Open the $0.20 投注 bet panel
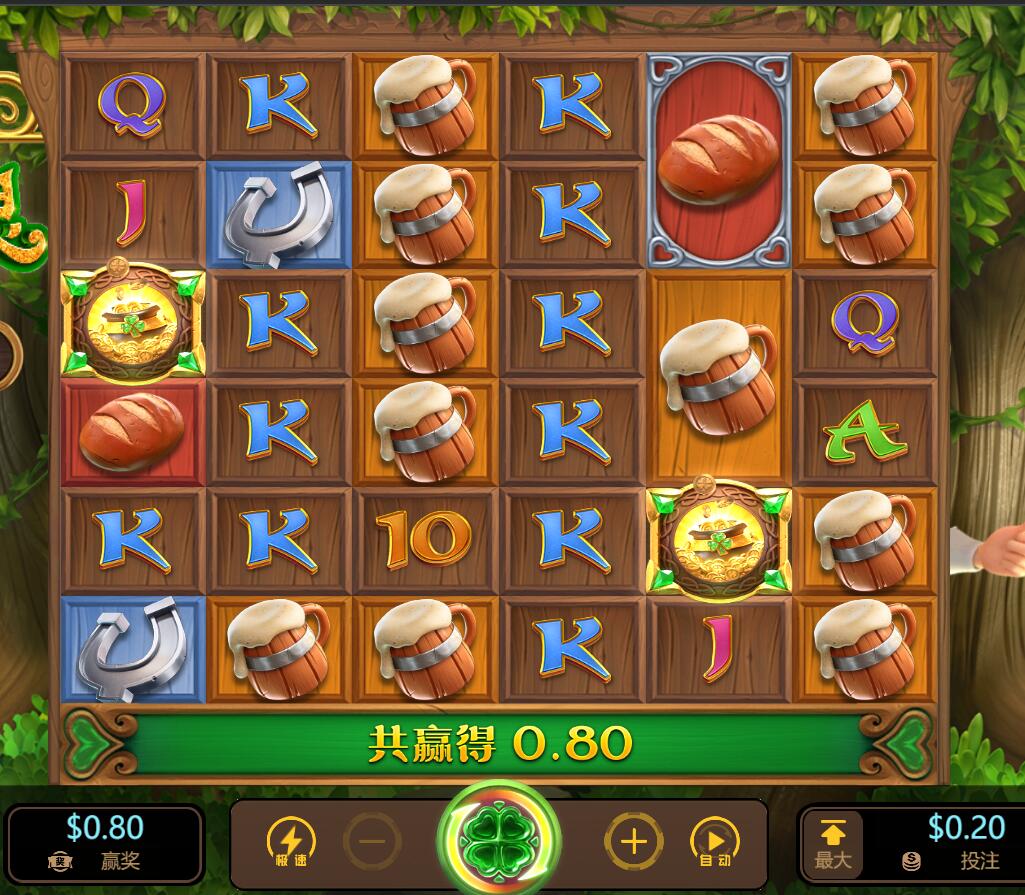The height and width of the screenshot is (895, 1025). click(x=952, y=842)
